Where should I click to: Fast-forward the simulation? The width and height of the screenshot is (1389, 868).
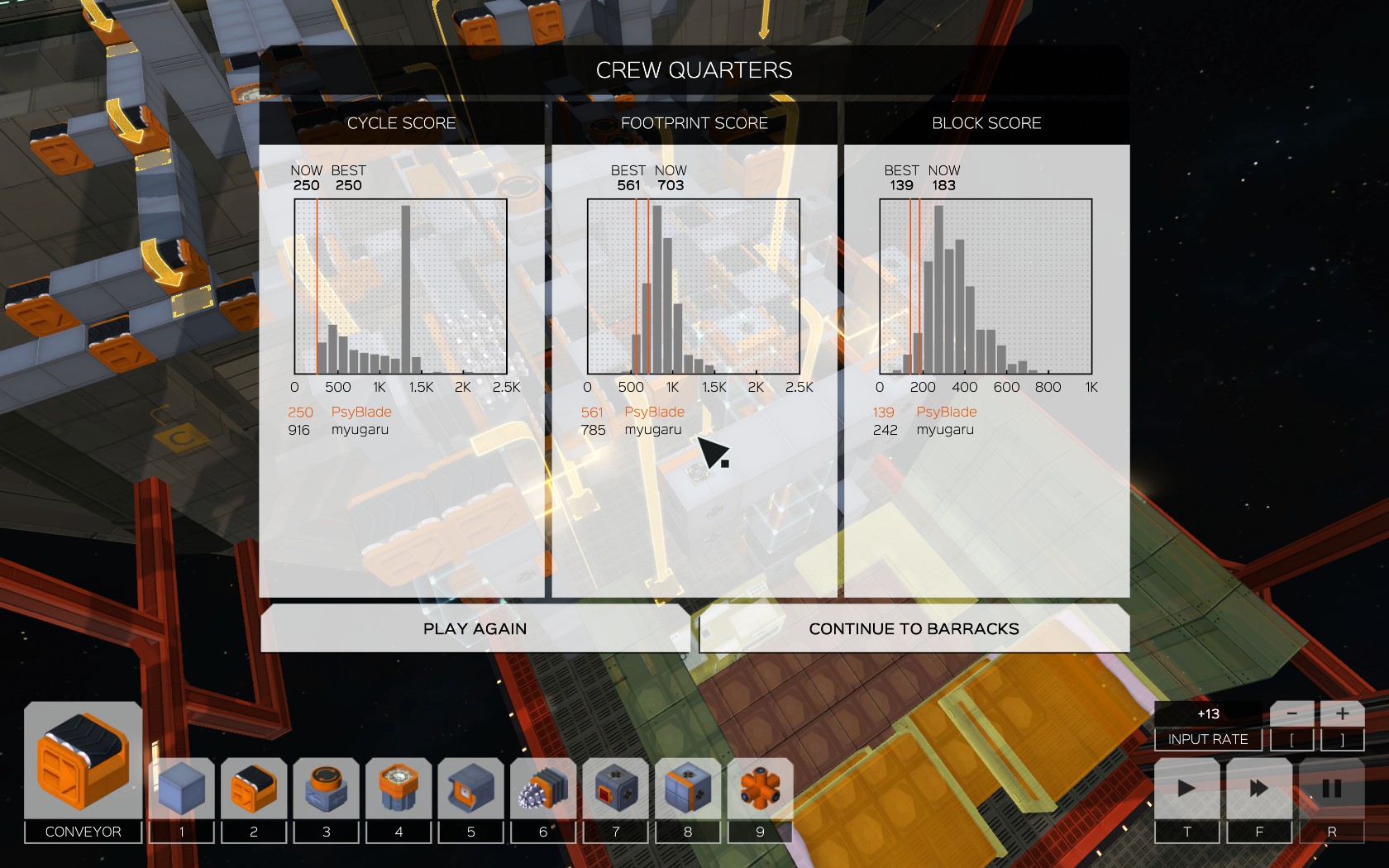tap(1259, 788)
